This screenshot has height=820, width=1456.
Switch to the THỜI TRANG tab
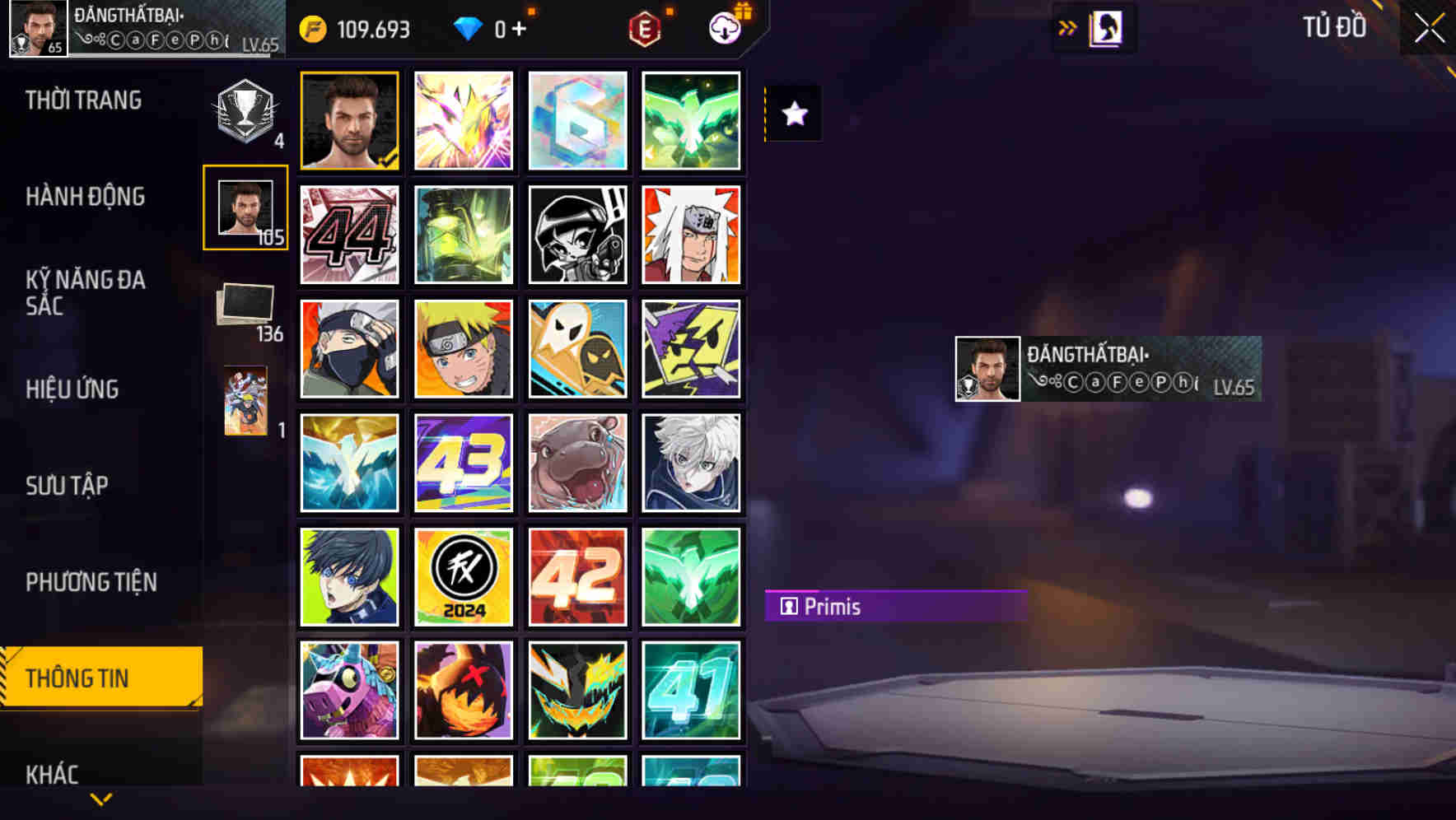coord(82,100)
